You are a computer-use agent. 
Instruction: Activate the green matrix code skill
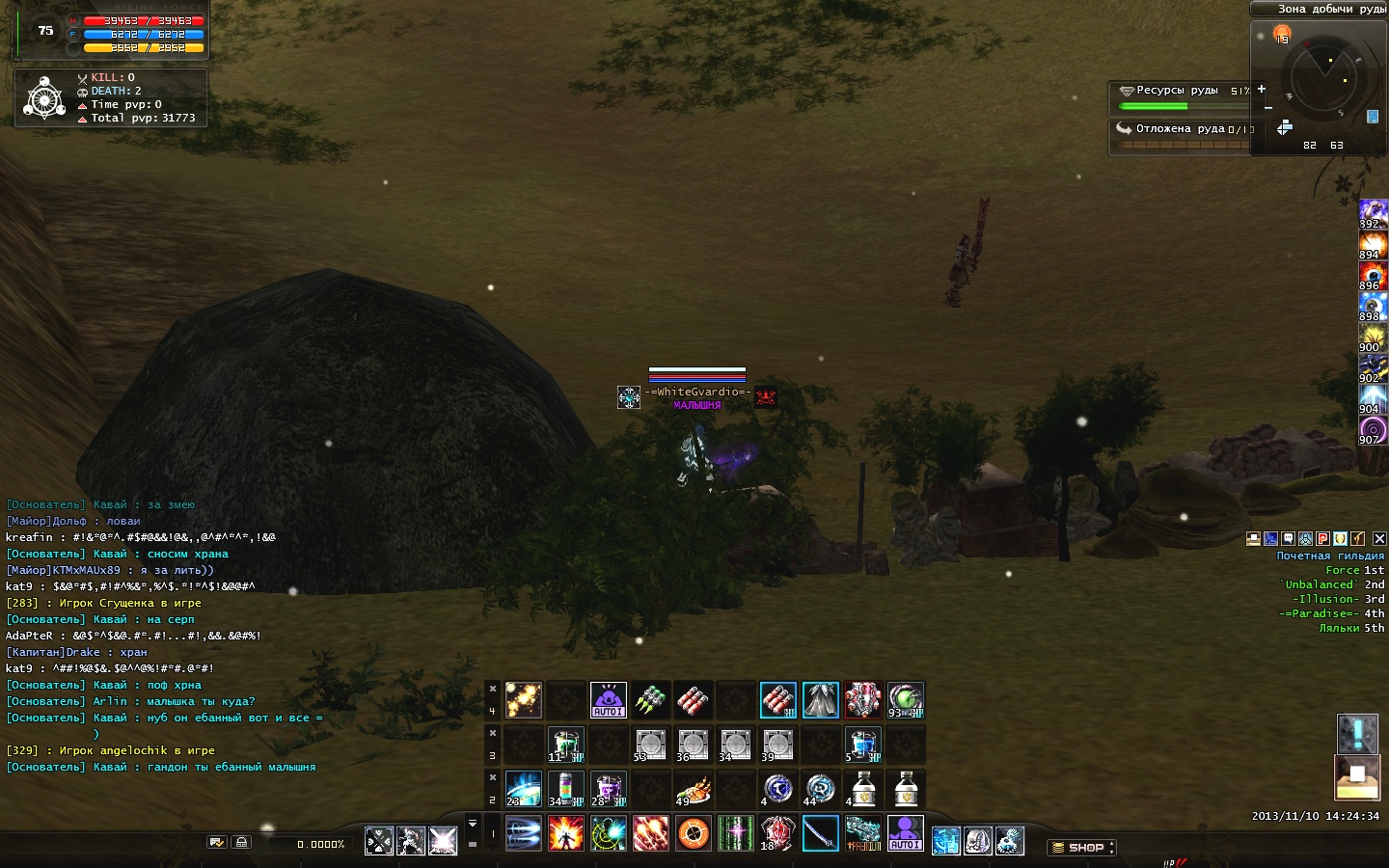(x=735, y=833)
